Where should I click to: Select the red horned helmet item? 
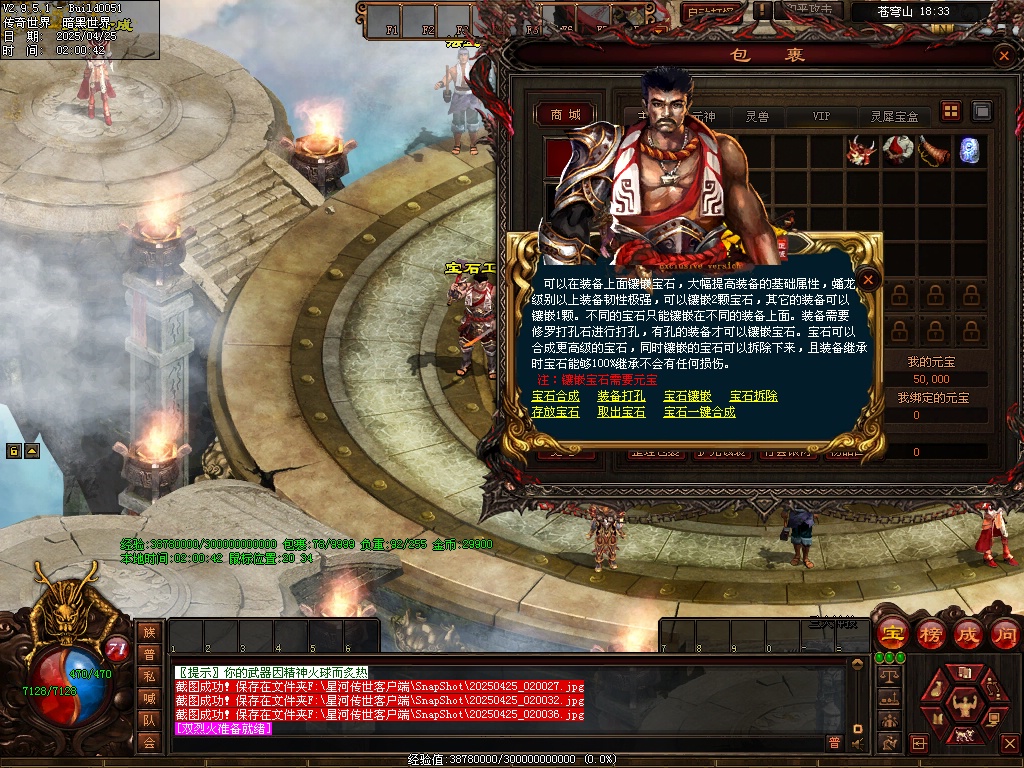pyautogui.click(x=860, y=151)
